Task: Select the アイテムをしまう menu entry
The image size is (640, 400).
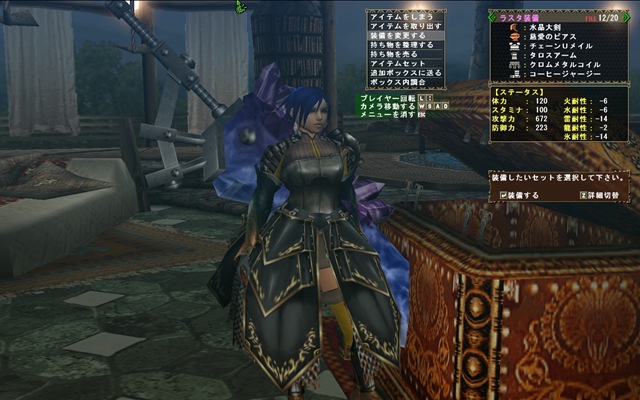Action: tap(401, 15)
